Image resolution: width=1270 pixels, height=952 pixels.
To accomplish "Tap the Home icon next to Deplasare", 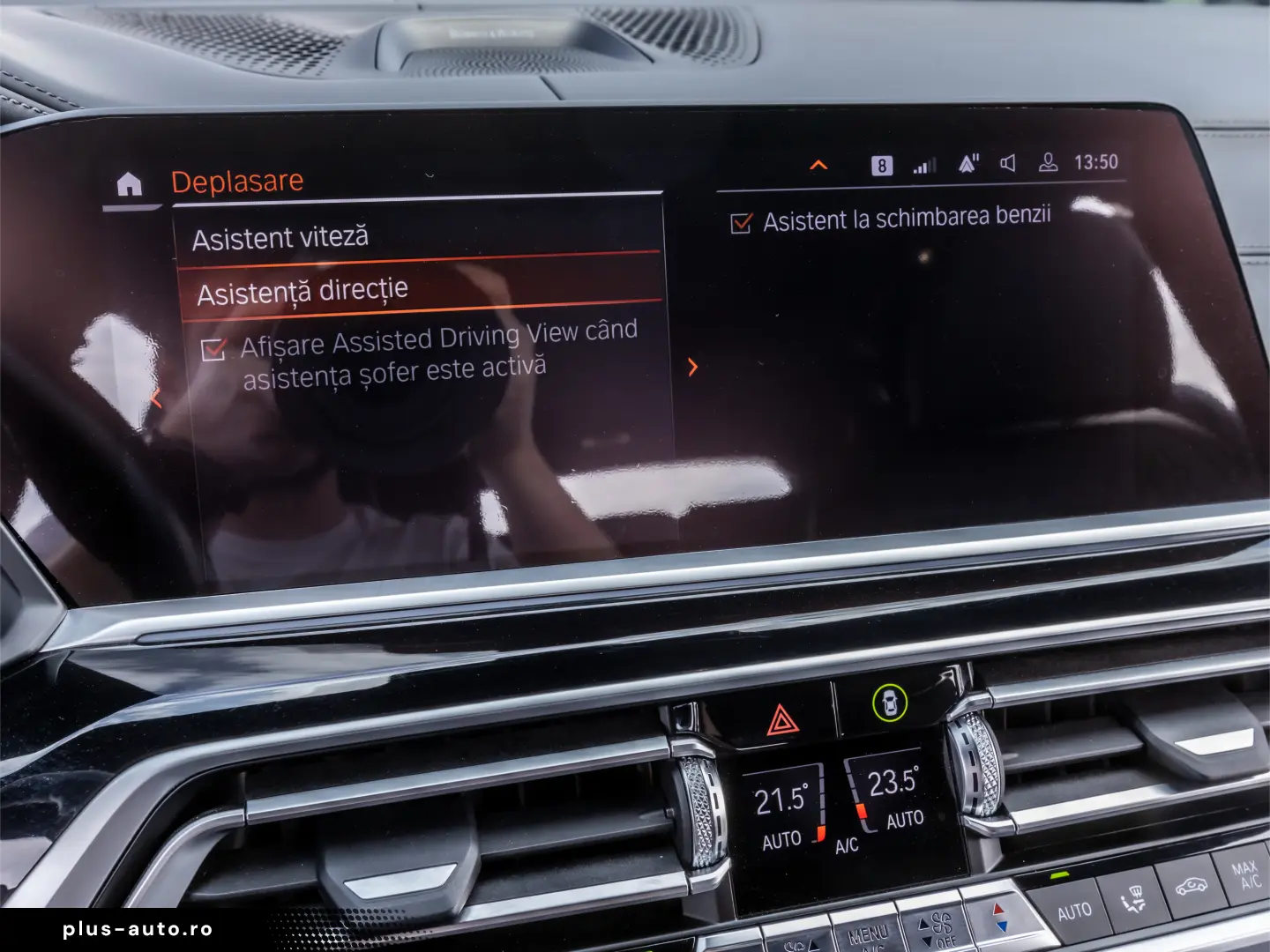I will click(129, 185).
